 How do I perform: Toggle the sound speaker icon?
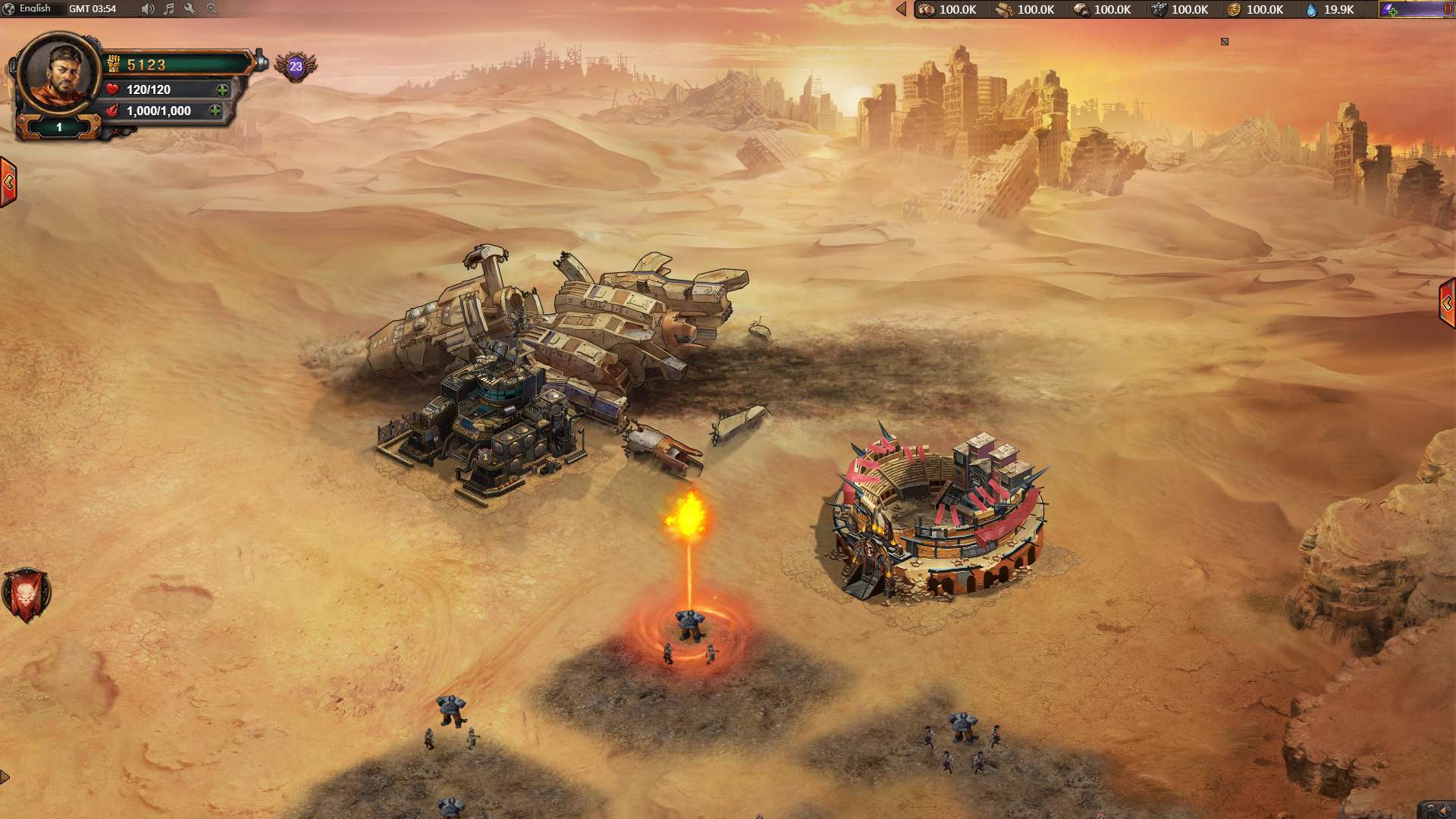click(x=147, y=9)
